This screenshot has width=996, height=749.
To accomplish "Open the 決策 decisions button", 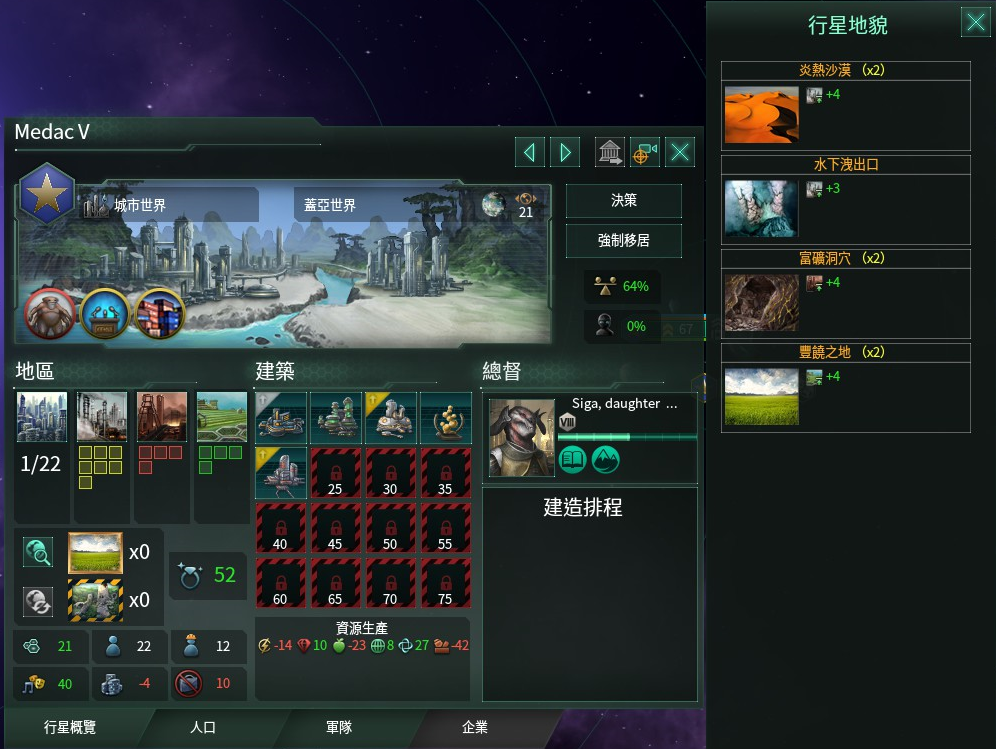I will (x=623, y=201).
